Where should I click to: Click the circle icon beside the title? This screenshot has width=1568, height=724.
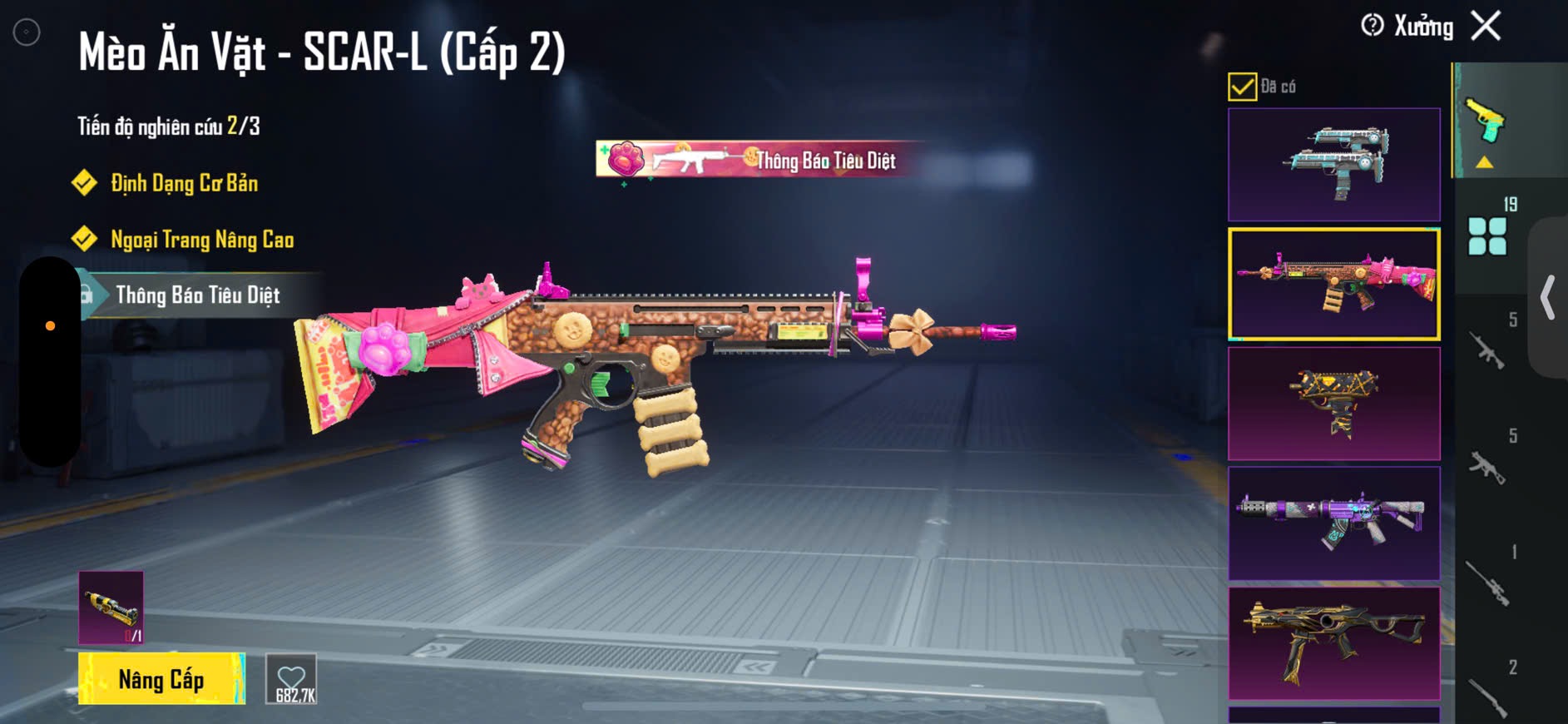[27, 32]
